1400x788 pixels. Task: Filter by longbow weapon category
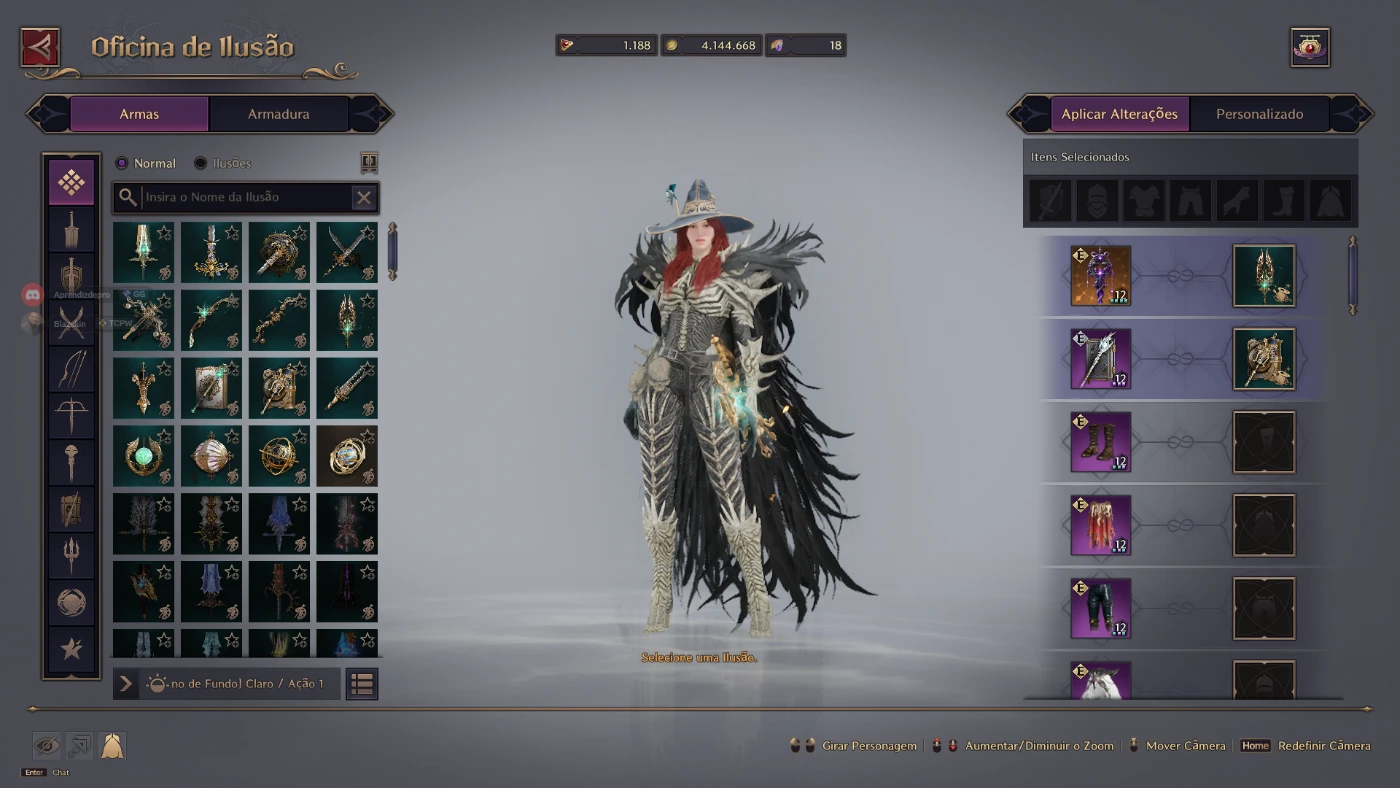tap(71, 368)
